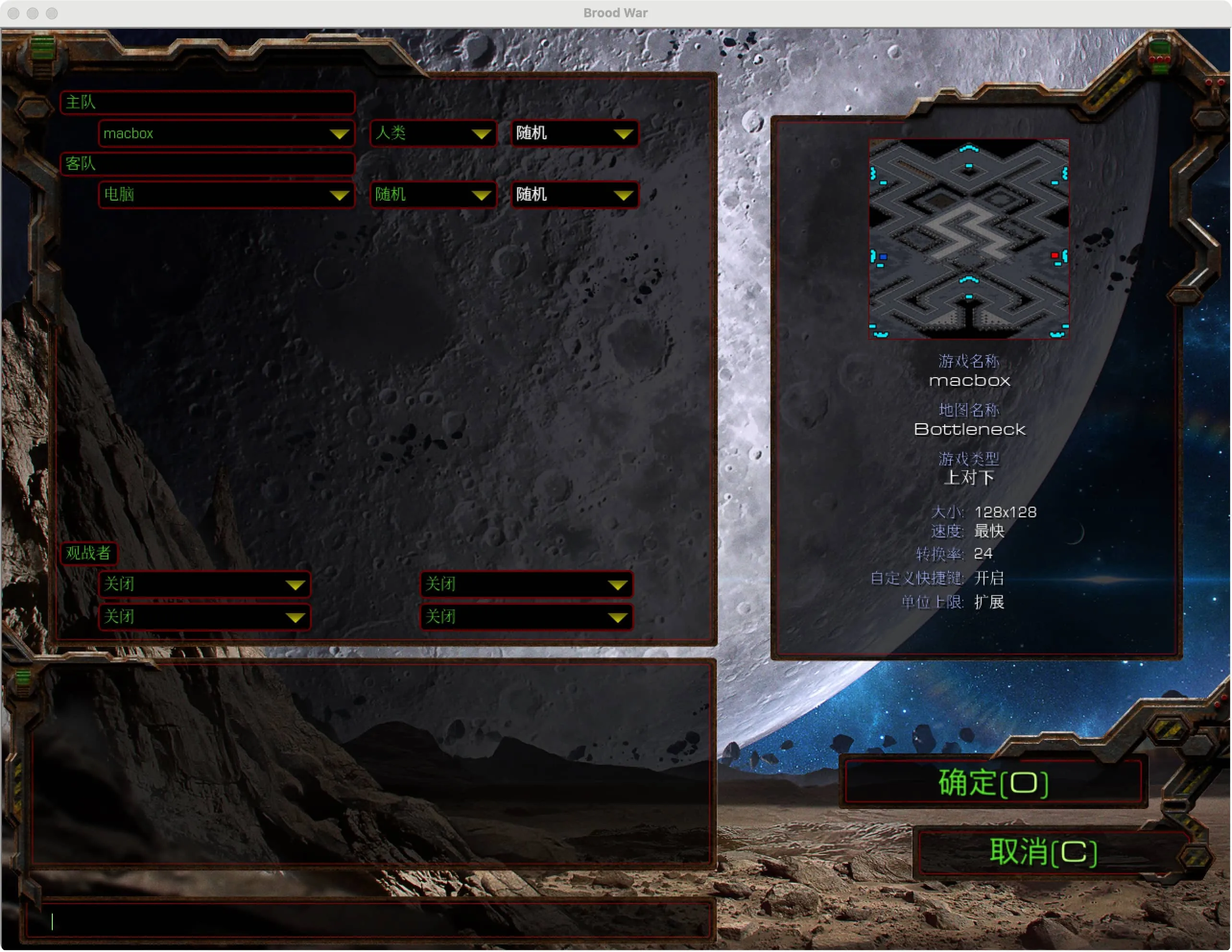
Task: Open the 人类 race dropdown
Action: click(433, 133)
